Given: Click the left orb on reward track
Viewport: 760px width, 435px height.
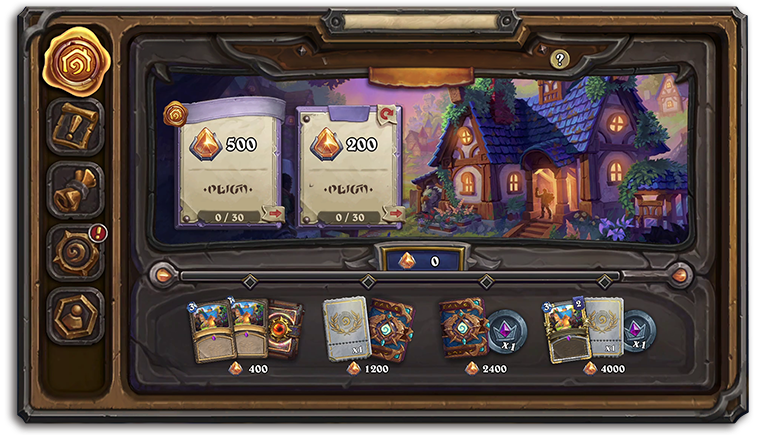Looking at the screenshot, I should 160,274.
